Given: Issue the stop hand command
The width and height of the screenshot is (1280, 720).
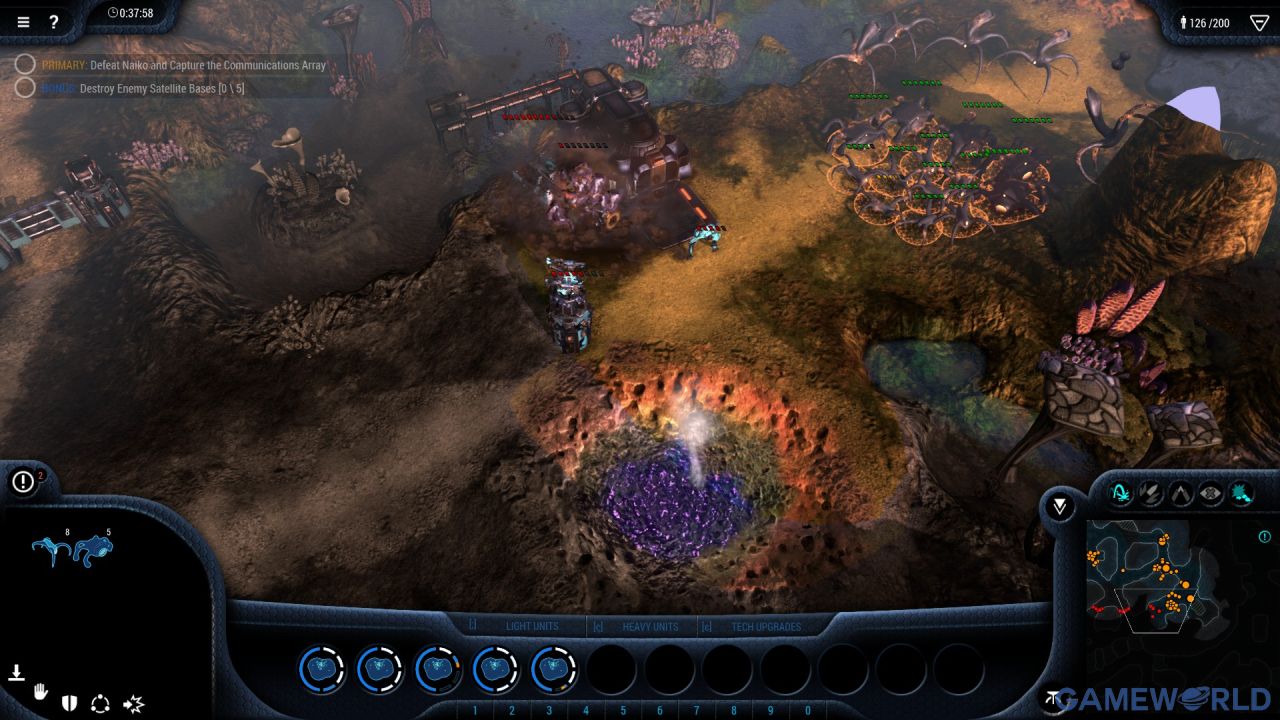Looking at the screenshot, I should tap(41, 691).
